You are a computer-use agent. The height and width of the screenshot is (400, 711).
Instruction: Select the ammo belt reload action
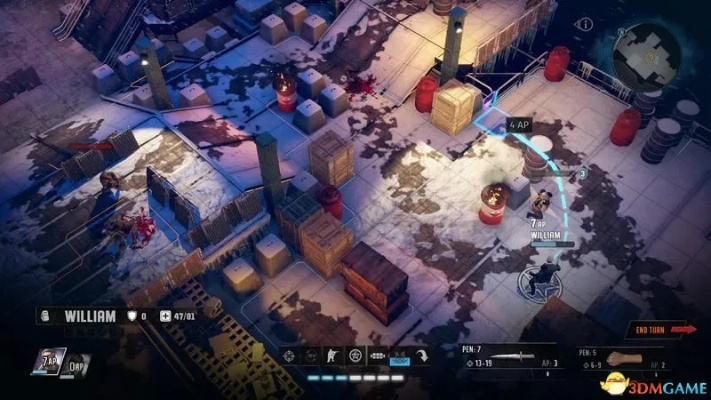[x=378, y=356]
